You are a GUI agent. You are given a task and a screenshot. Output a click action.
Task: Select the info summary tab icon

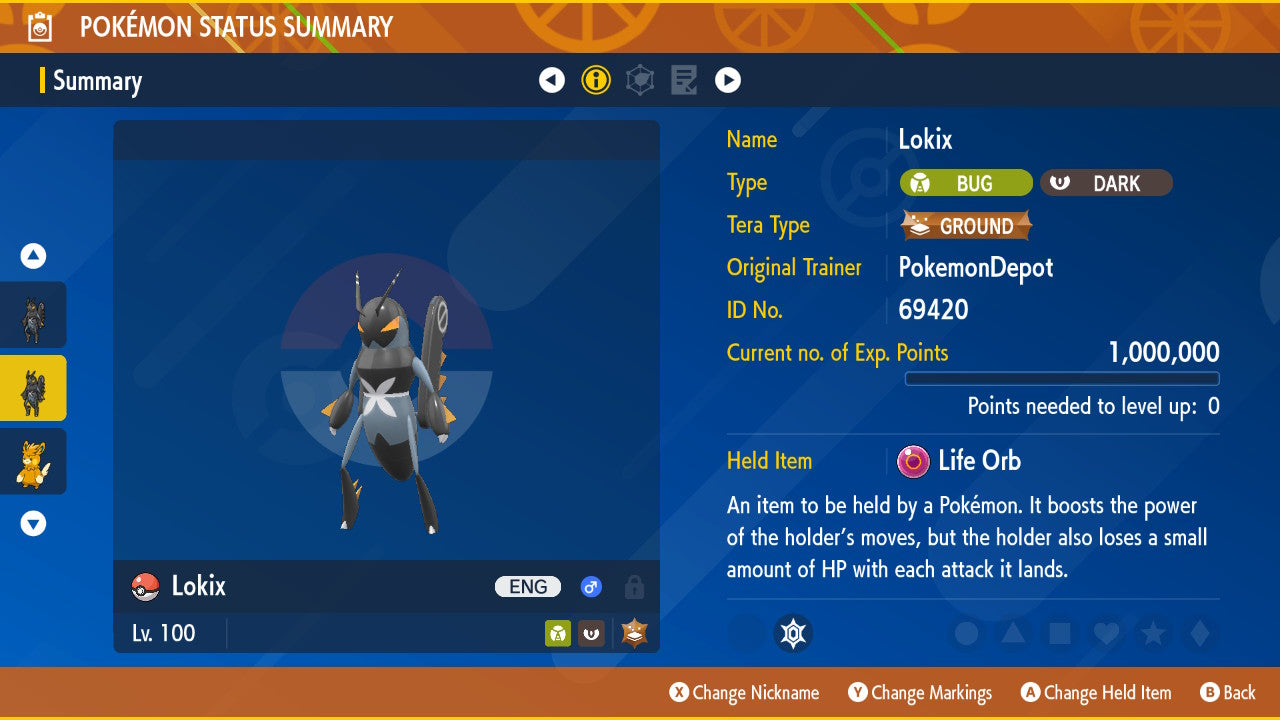coord(596,80)
